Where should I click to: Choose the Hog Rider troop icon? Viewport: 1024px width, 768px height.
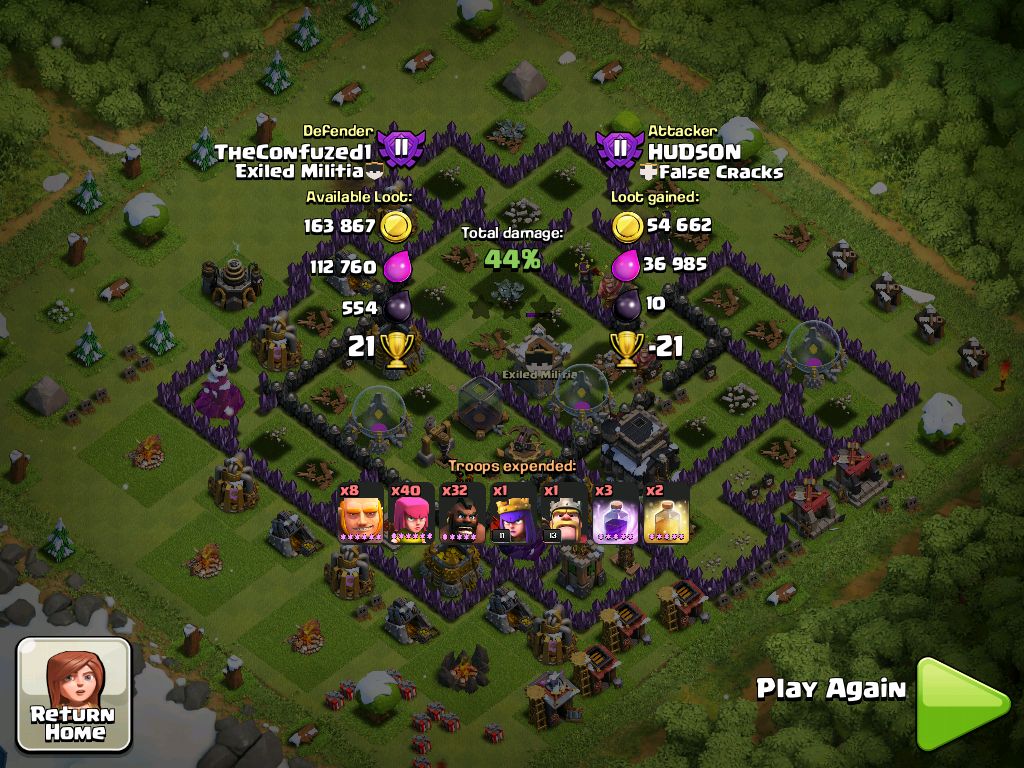coord(462,514)
